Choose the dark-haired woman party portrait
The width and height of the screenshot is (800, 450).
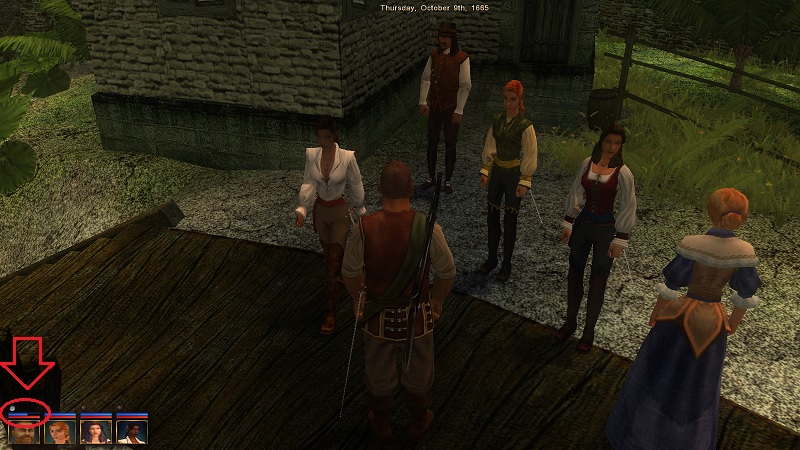click(95, 432)
